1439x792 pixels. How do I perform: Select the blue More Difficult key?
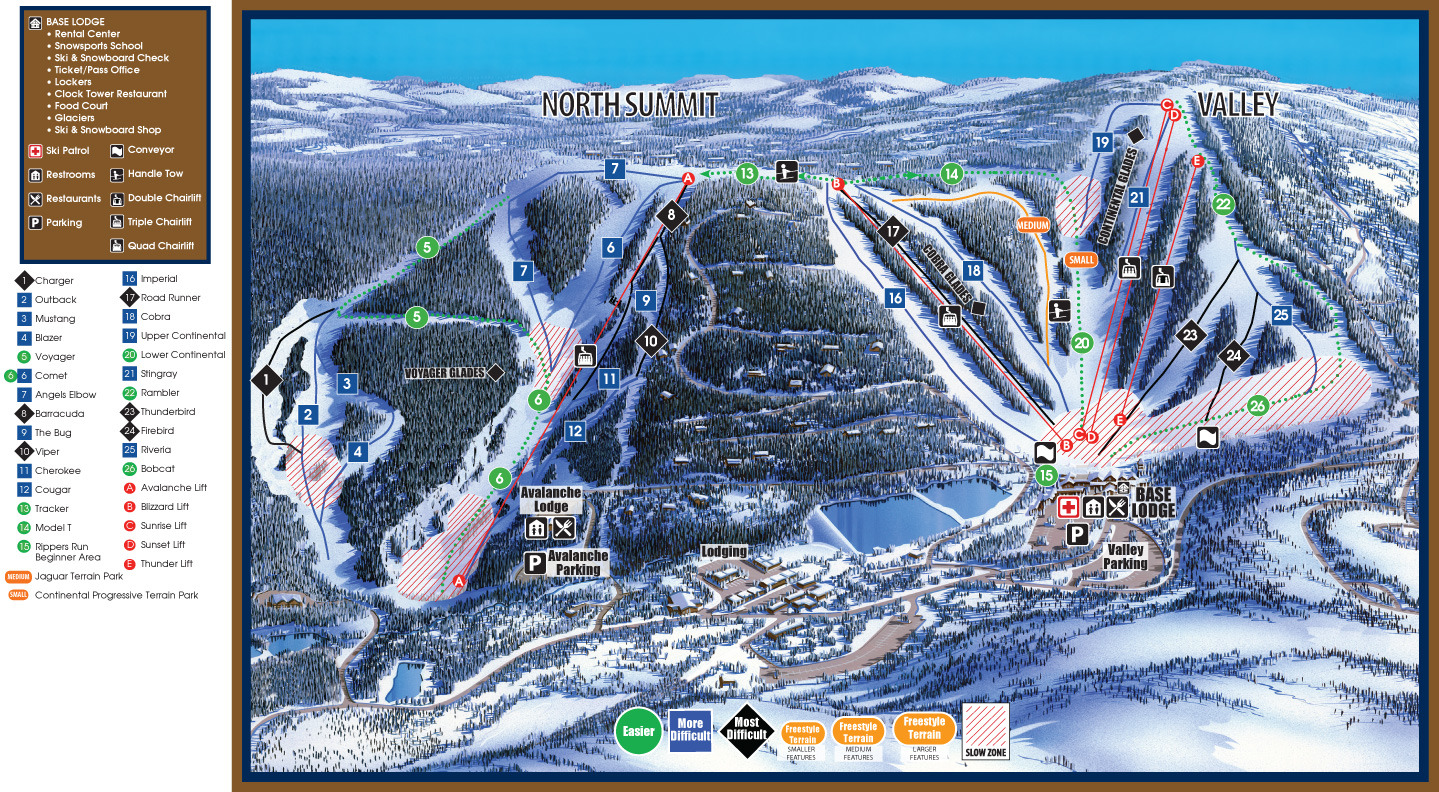pyautogui.click(x=690, y=731)
